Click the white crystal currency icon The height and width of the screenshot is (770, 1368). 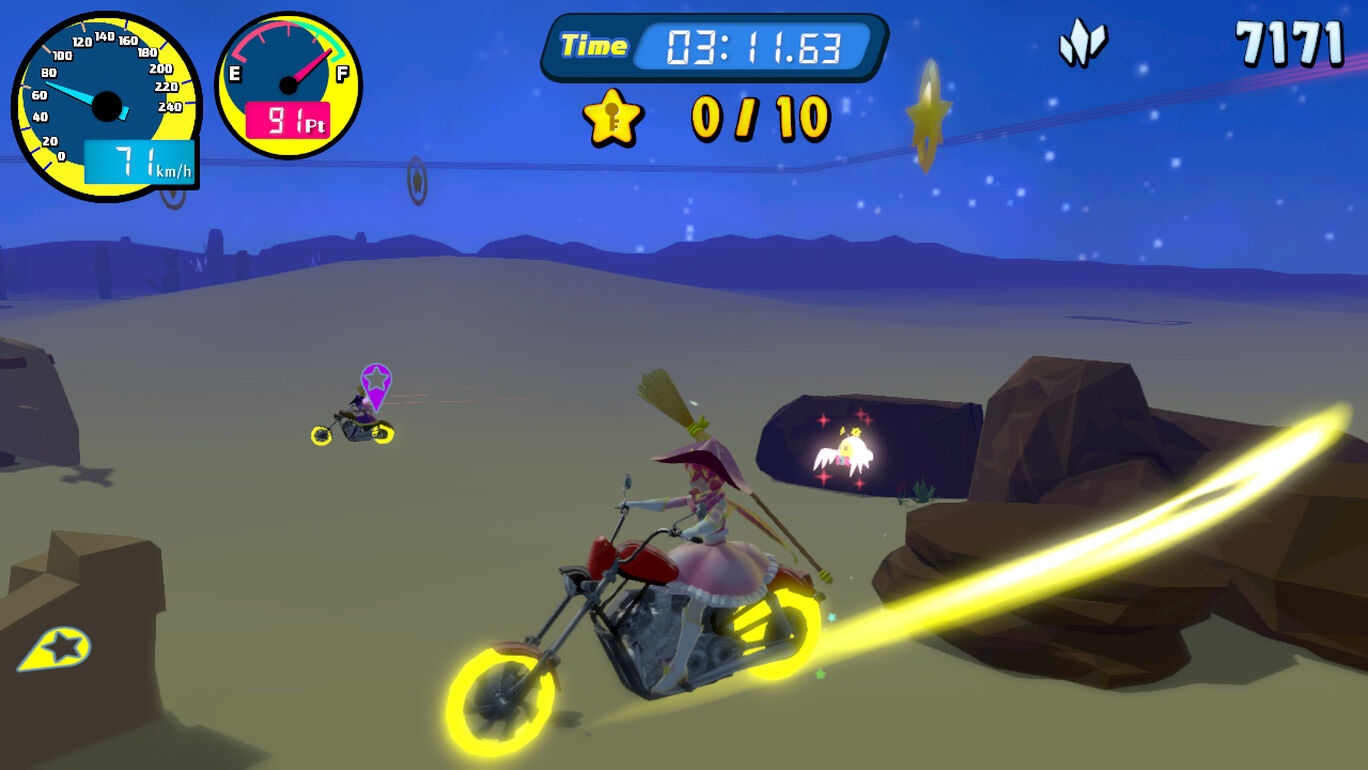[1083, 44]
